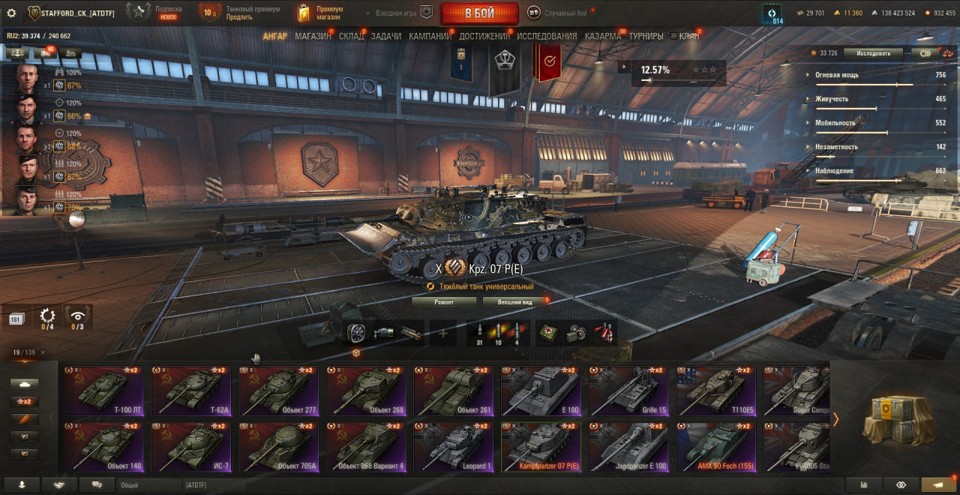This screenshot has width=960, height=495.
Task: Click the Ремонт button under the tank
Action: pos(443,300)
